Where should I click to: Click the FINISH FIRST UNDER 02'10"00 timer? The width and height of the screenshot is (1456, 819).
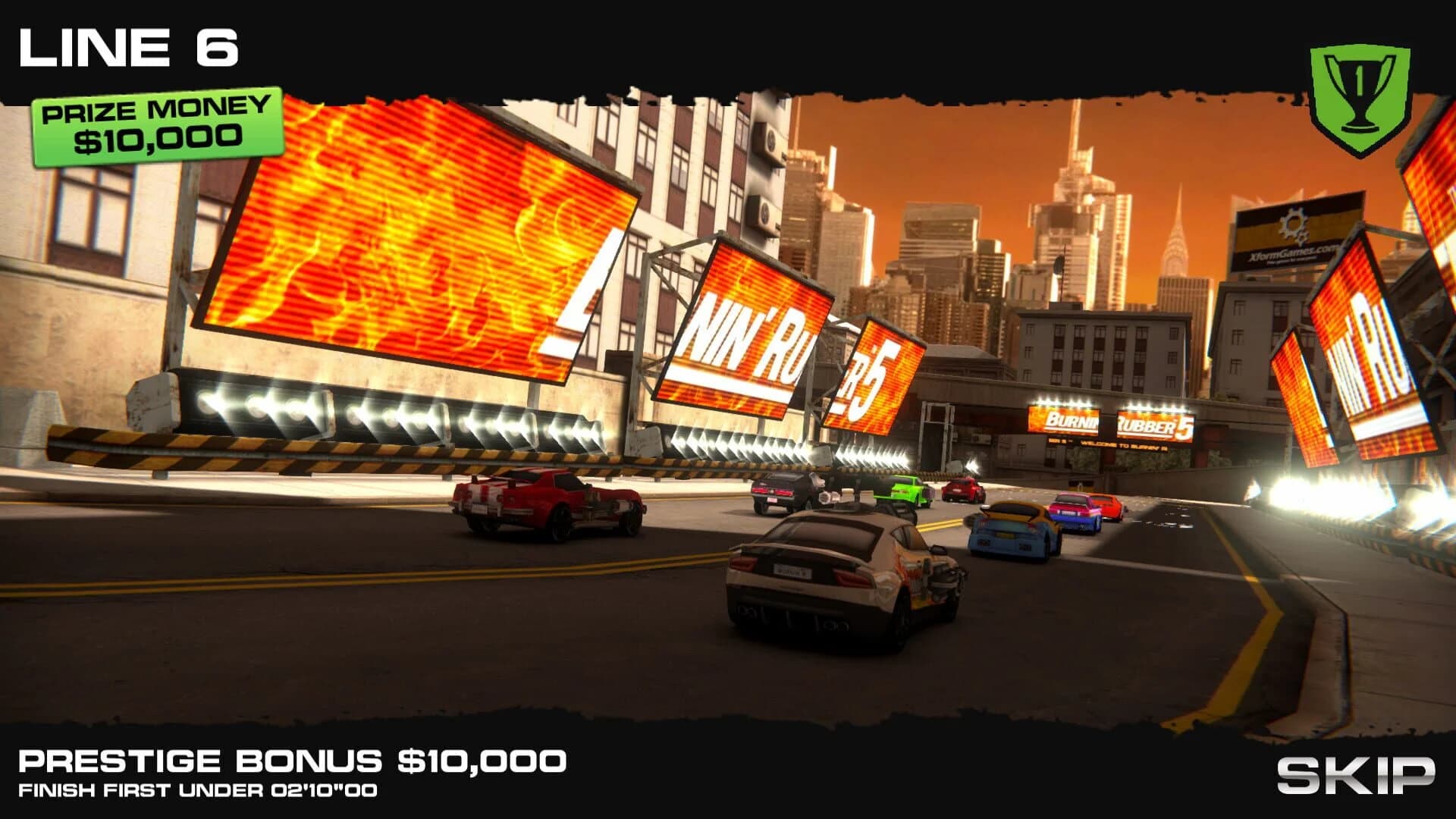(x=199, y=791)
